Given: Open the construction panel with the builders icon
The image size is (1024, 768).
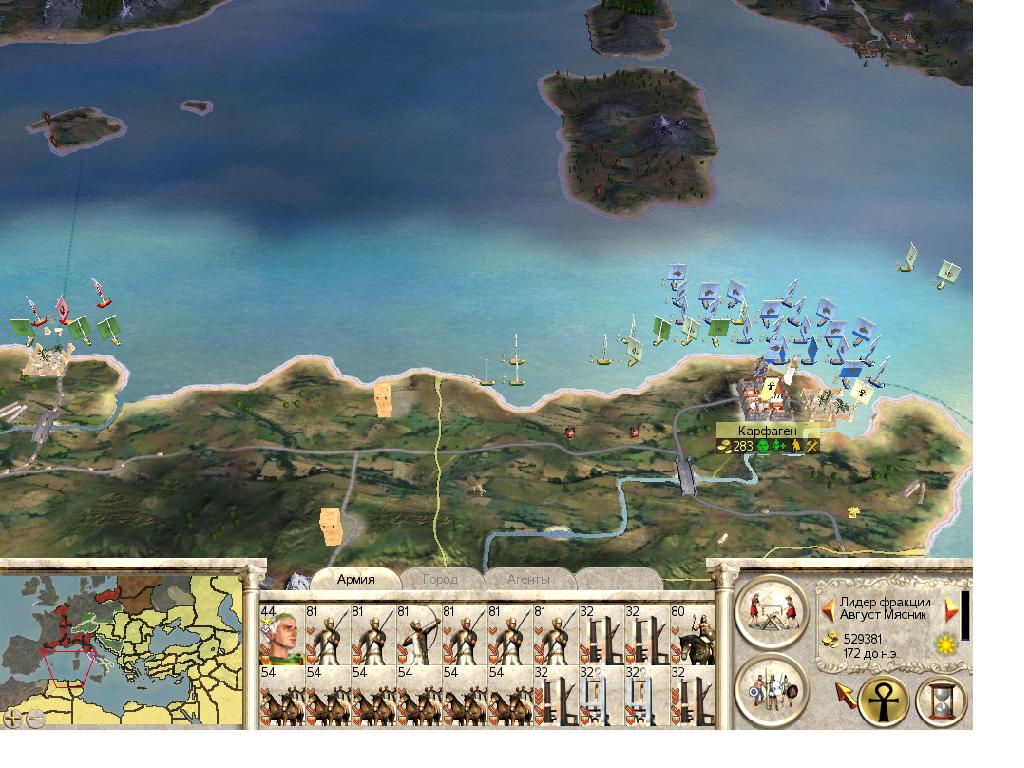Looking at the screenshot, I should coord(771,610).
